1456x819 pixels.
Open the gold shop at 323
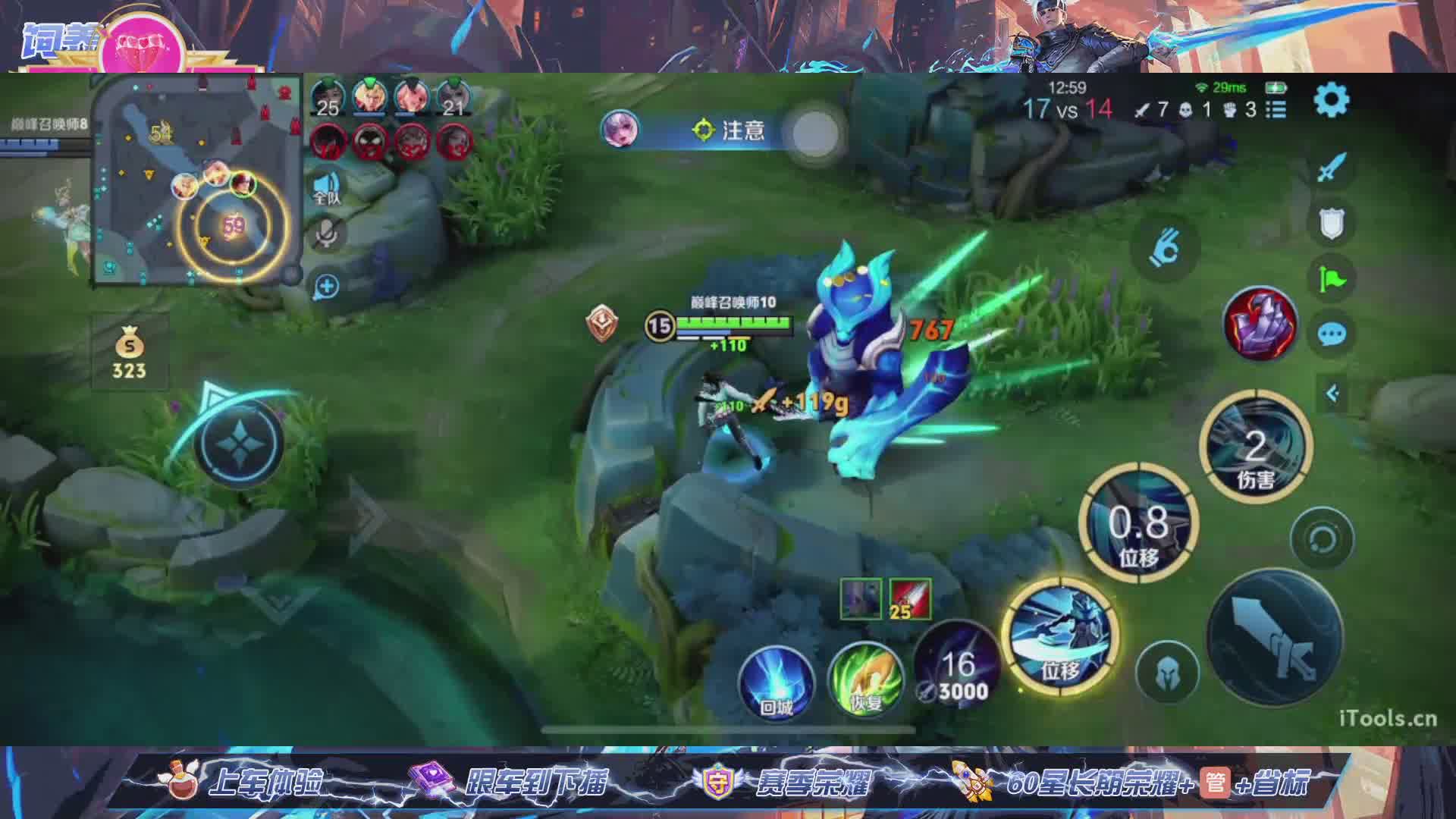129,355
